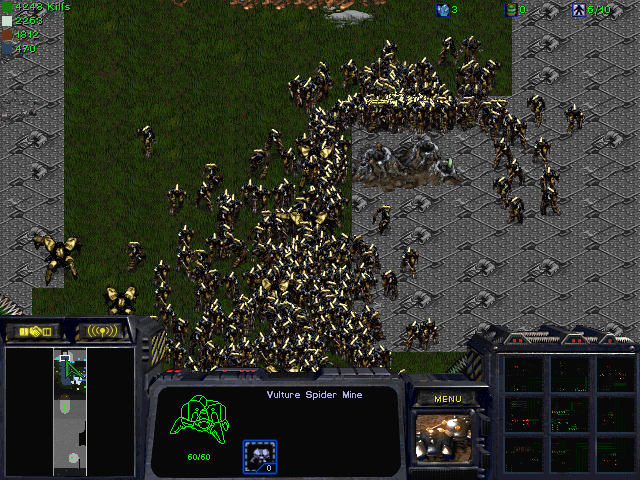Open the game MENU
This screenshot has width=640, height=480.
coord(446,399)
